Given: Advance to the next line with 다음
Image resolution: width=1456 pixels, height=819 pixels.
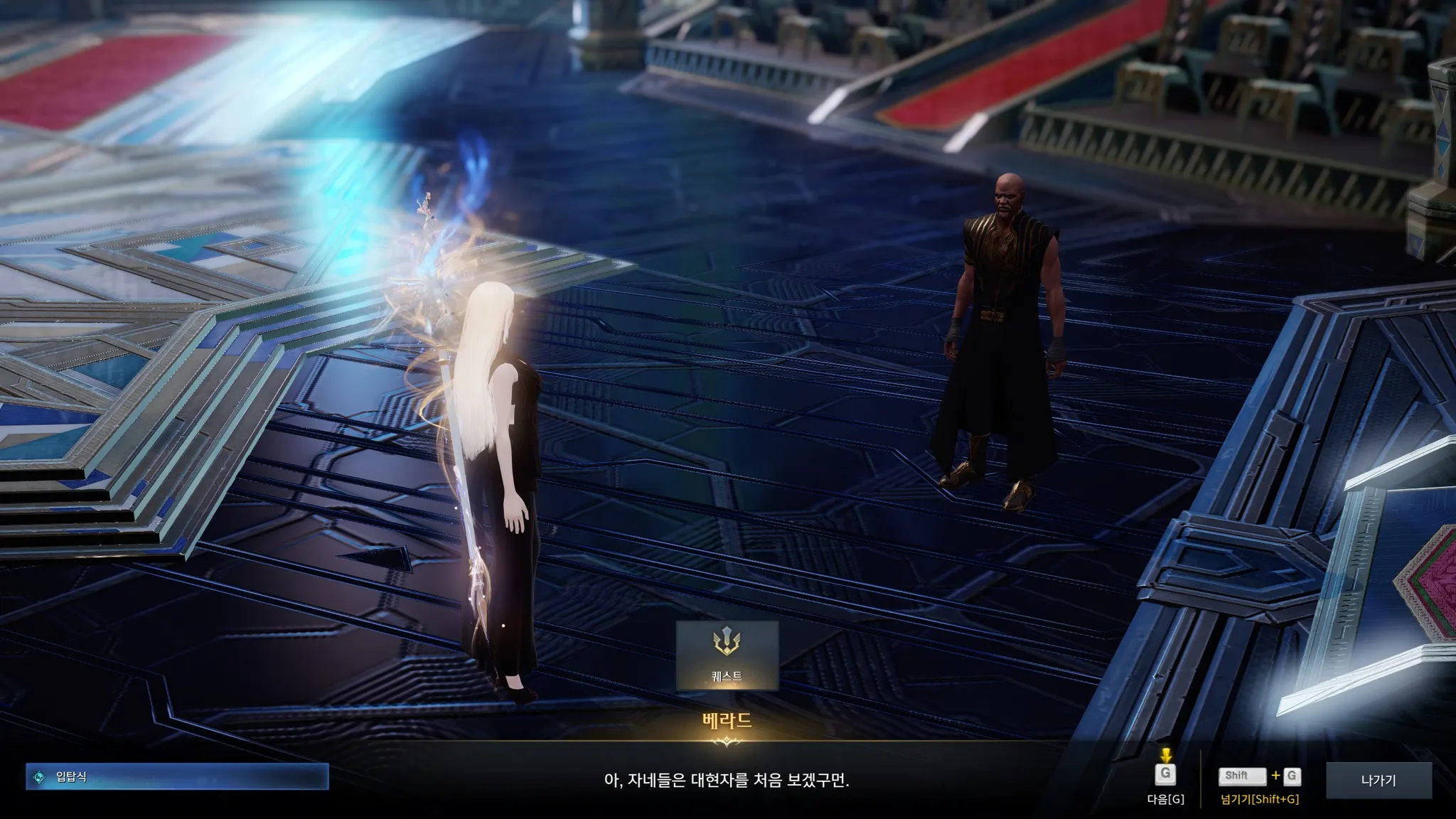Looking at the screenshot, I should (x=1165, y=776).
